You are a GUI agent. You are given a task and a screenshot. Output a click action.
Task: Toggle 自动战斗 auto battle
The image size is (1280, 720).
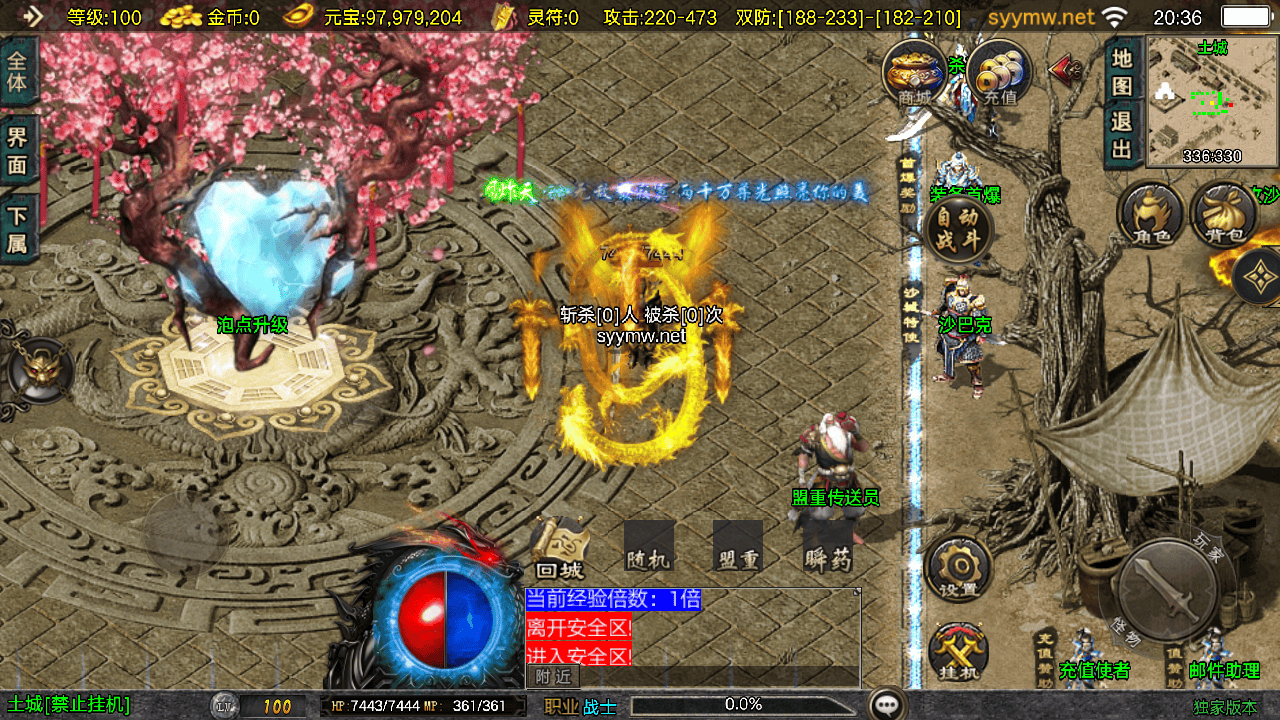[959, 230]
